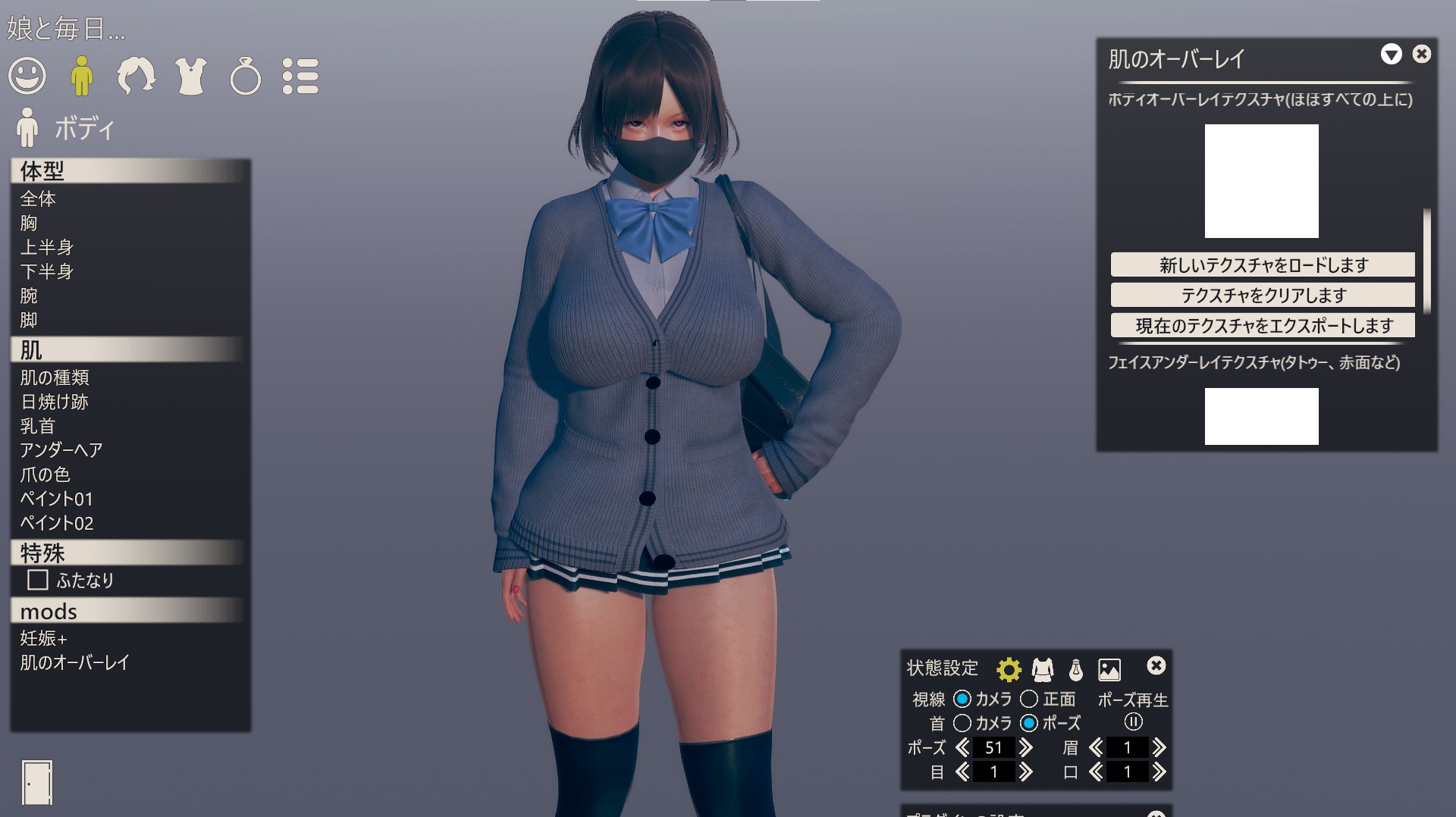The width and height of the screenshot is (1456, 817).
Task: Advance the ポーズ number with the right arrow
Action: pyautogui.click(x=1027, y=748)
